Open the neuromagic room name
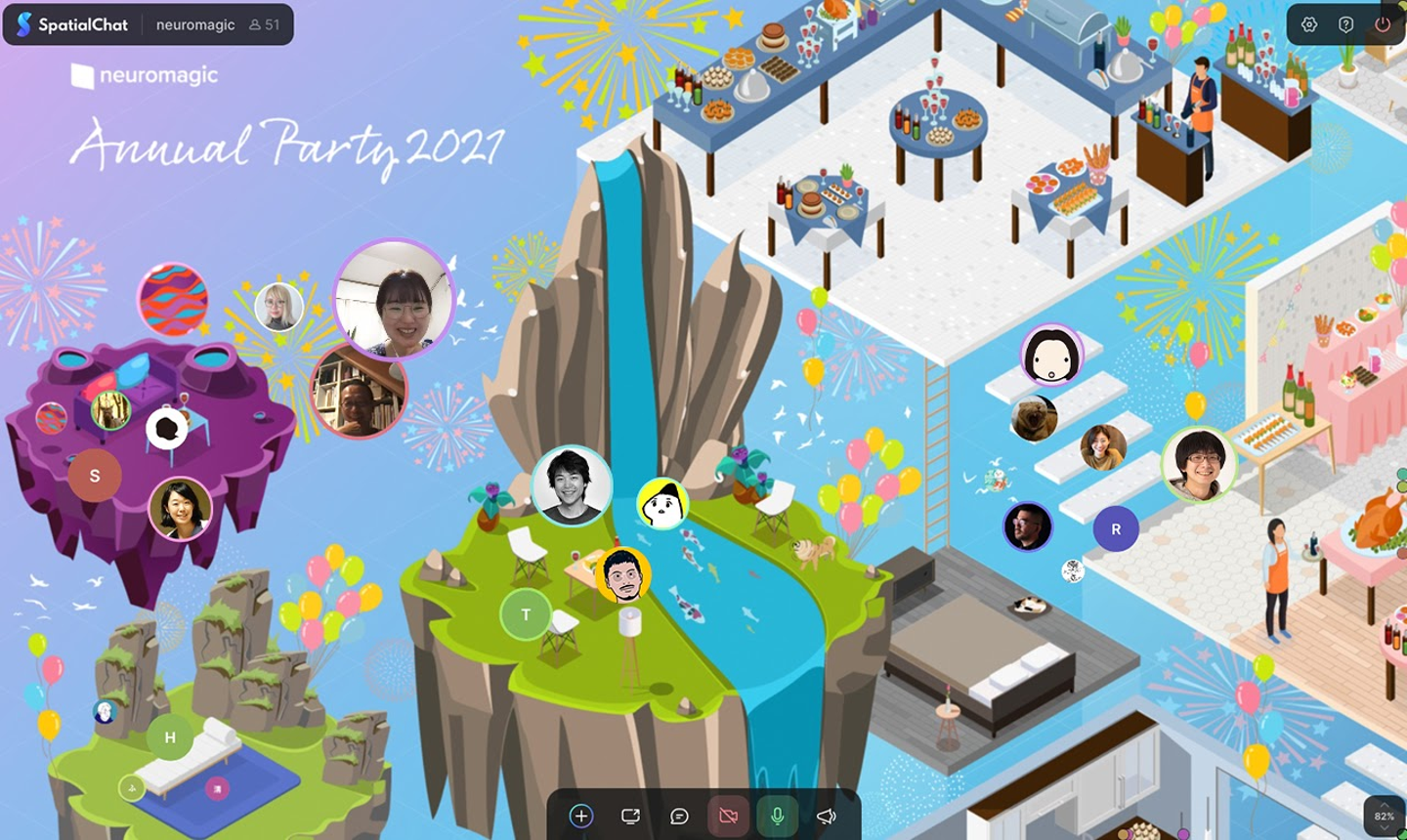1407x840 pixels. click(195, 24)
